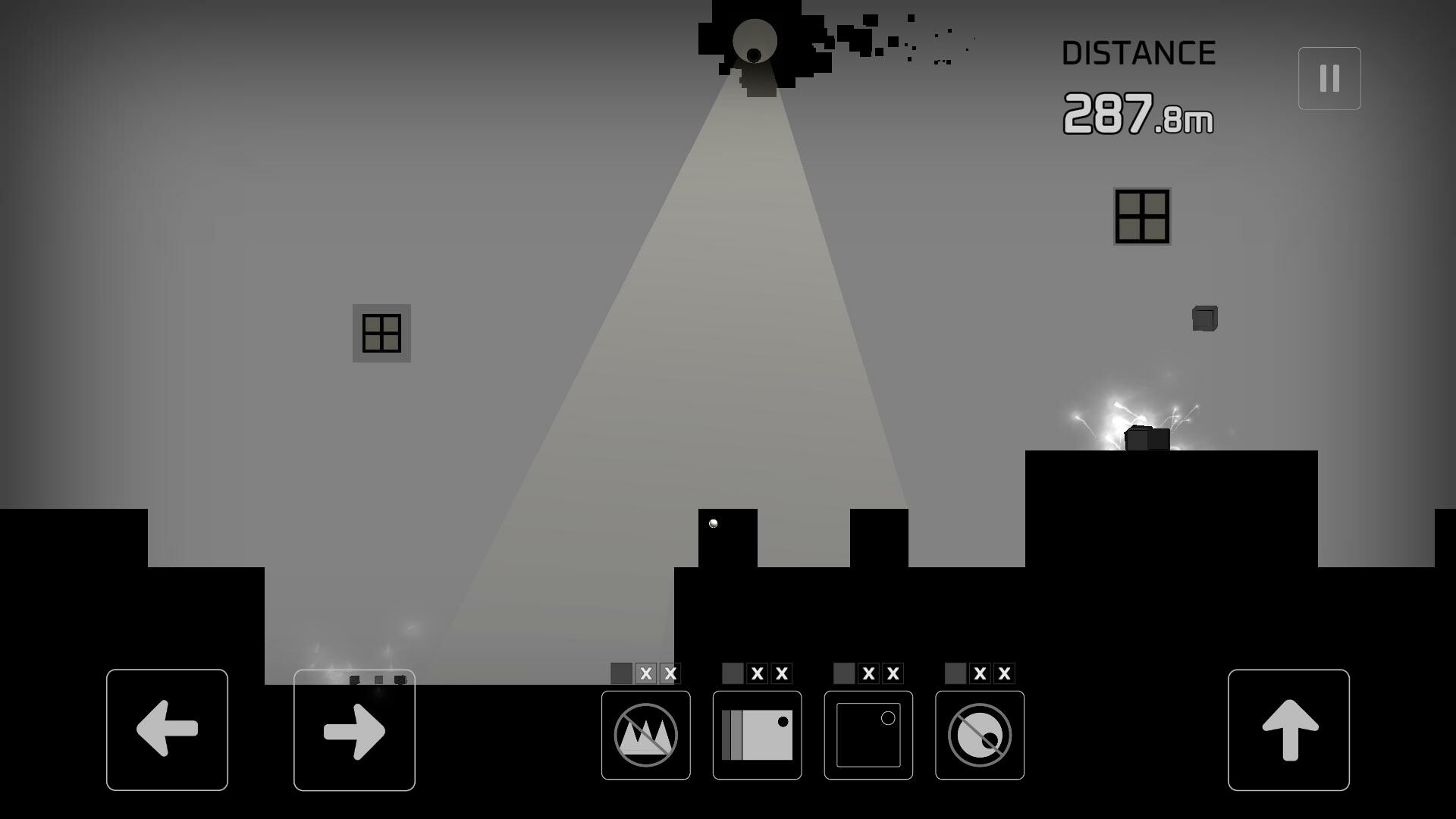Screen dimensions: 1456x819
Task: Activate the no-spikes power-up icon
Action: 645,733
